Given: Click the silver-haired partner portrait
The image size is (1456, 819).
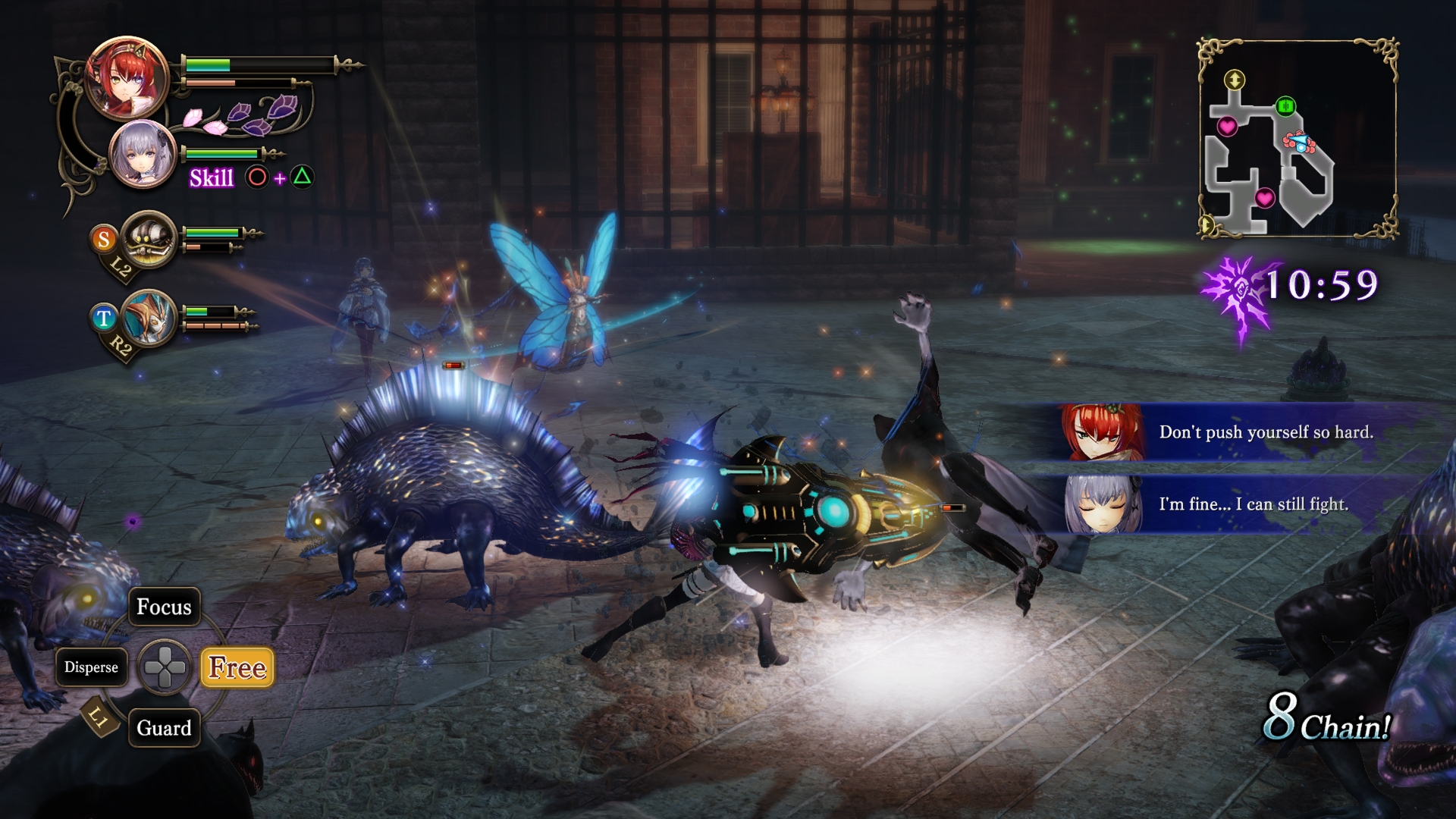Looking at the screenshot, I should (x=143, y=155).
